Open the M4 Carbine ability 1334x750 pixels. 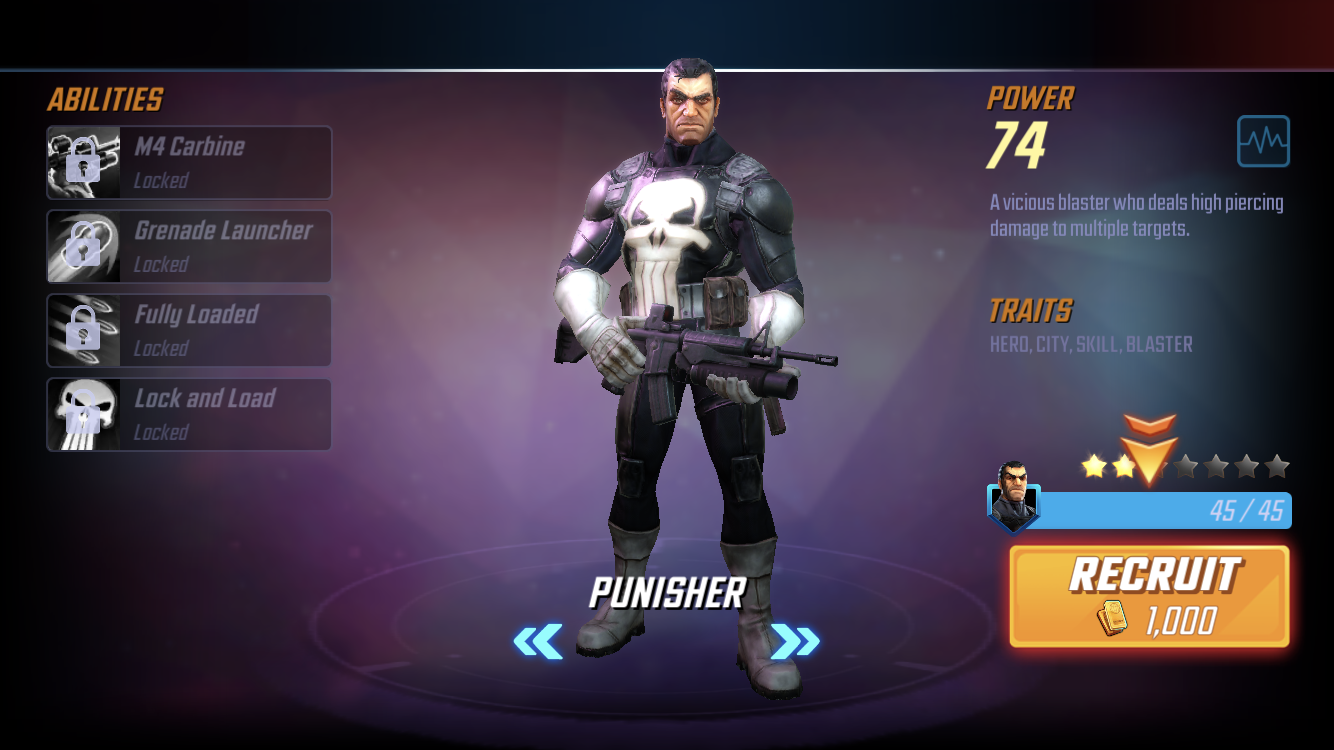189,162
